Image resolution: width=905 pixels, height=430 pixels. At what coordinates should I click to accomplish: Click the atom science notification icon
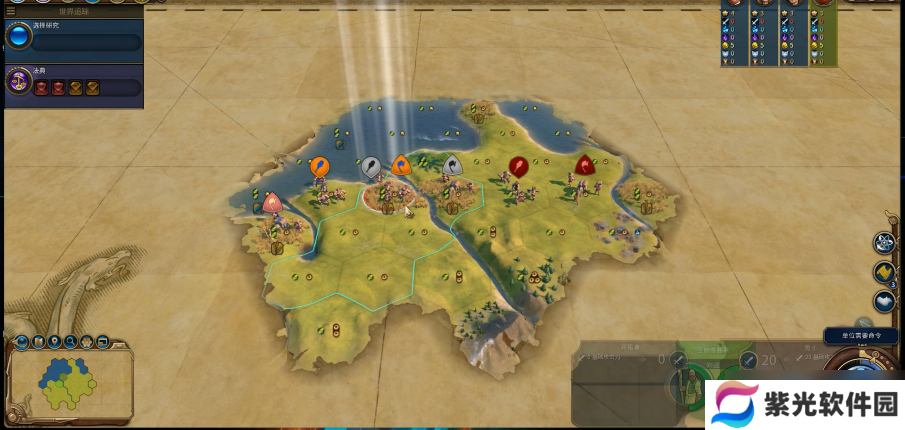click(x=884, y=243)
